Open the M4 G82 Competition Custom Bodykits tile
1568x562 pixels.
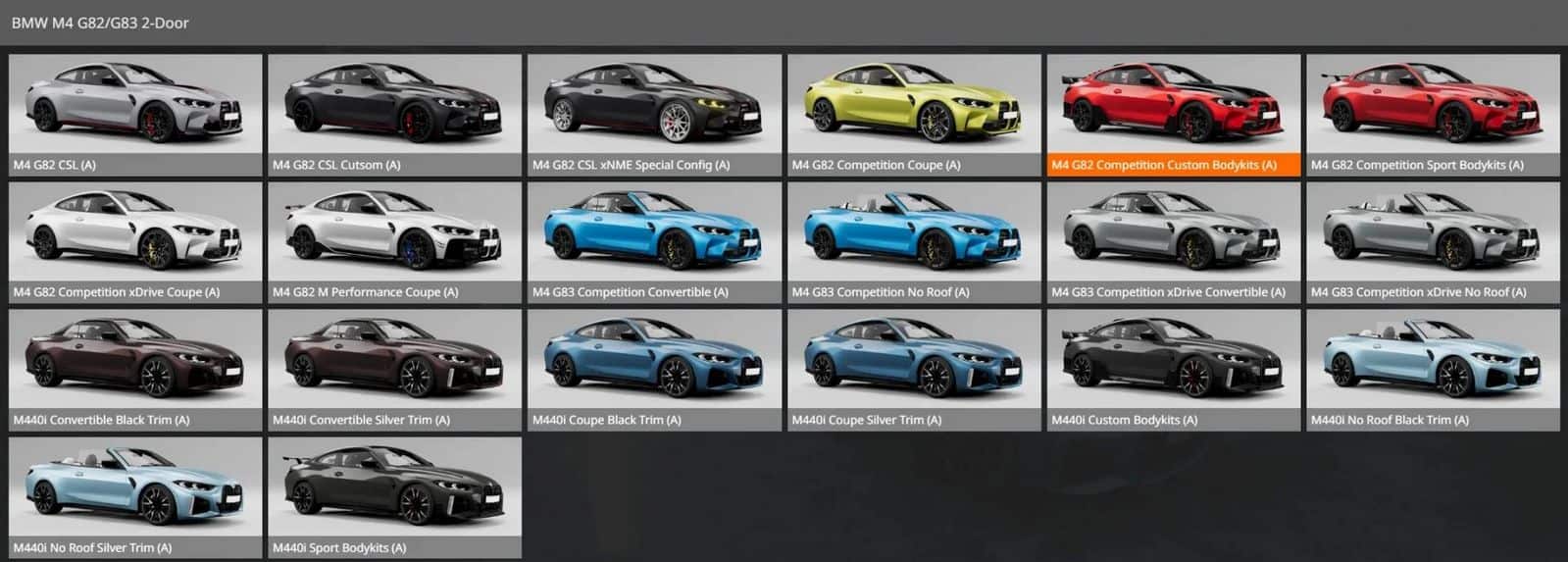[1173, 114]
